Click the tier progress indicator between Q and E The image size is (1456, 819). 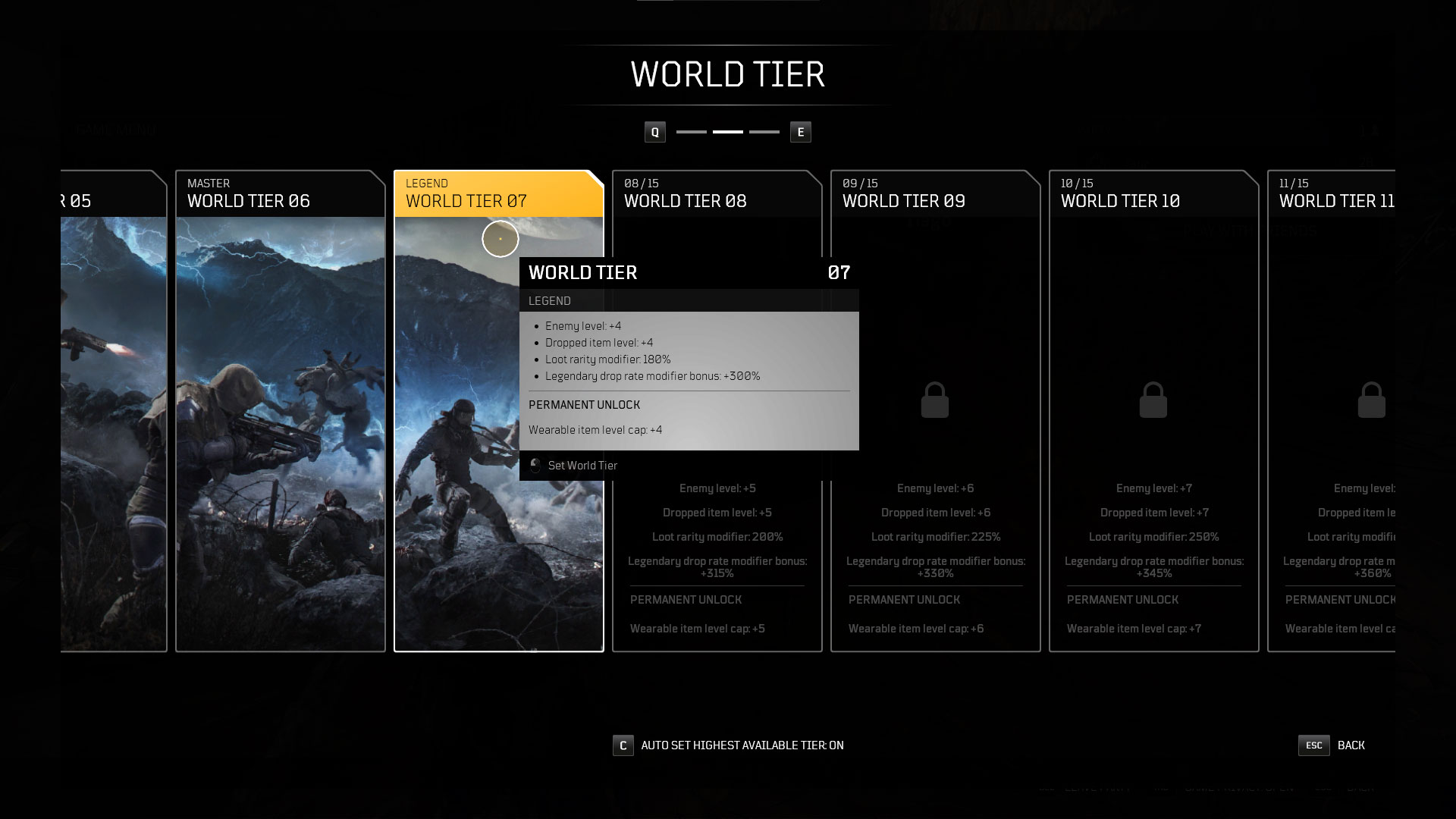coord(727,131)
